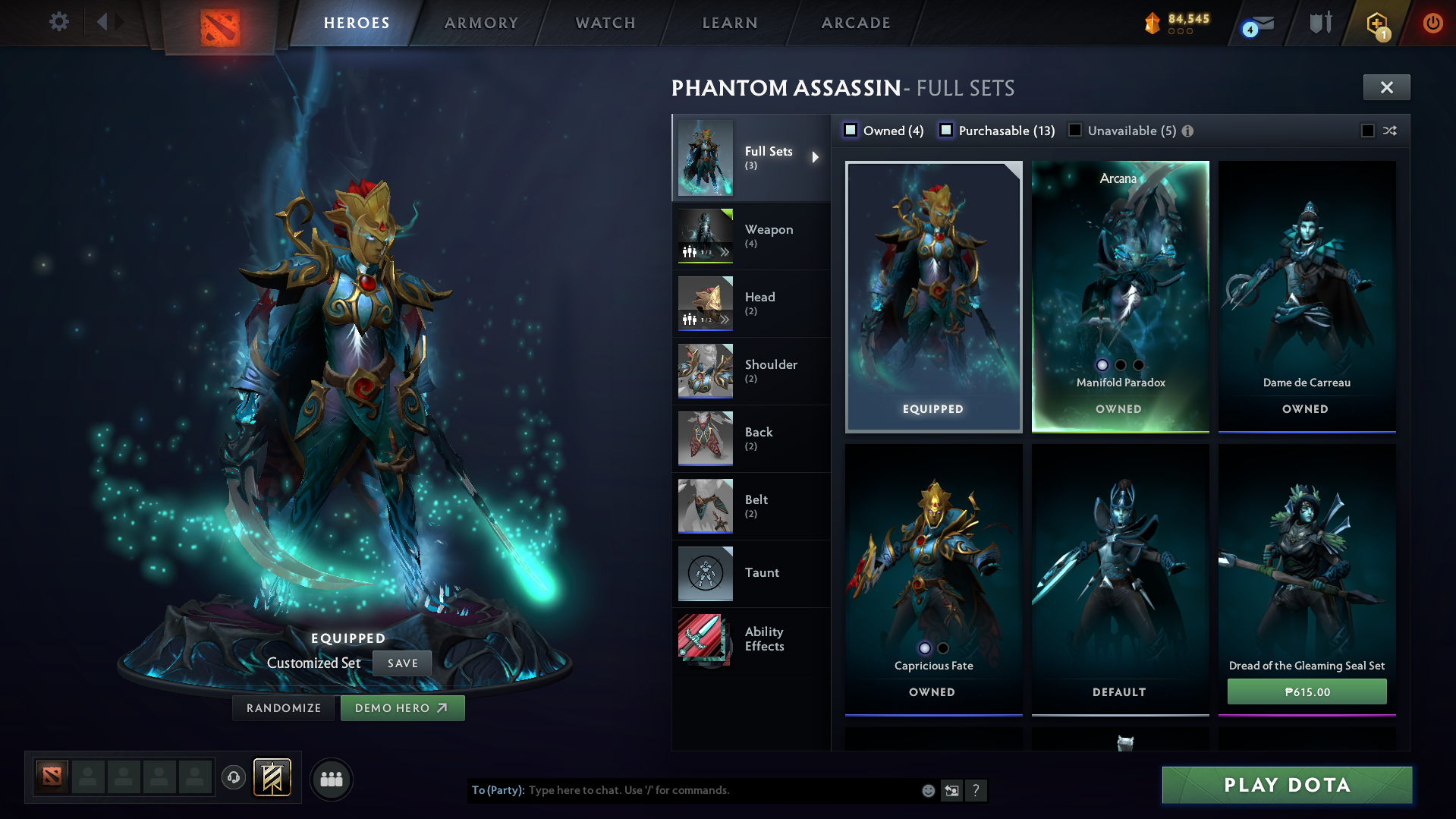Open the voice chat headset icon
The height and width of the screenshot is (819, 1456).
coord(233,777)
